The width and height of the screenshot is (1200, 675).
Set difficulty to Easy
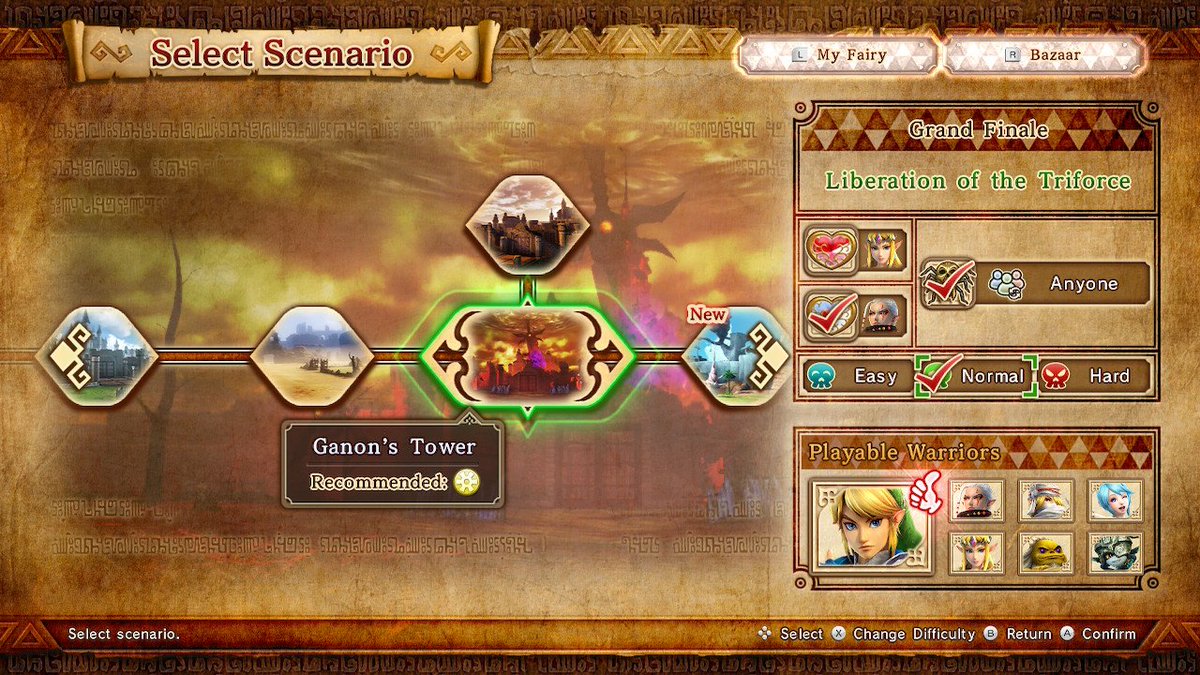(858, 376)
